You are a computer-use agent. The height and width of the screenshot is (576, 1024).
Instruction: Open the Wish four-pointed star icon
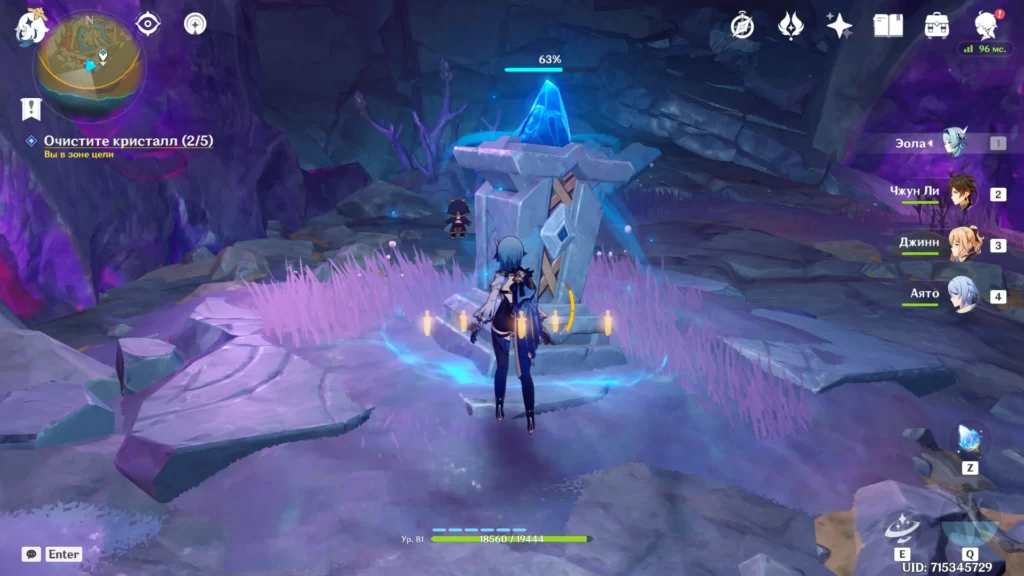839,26
